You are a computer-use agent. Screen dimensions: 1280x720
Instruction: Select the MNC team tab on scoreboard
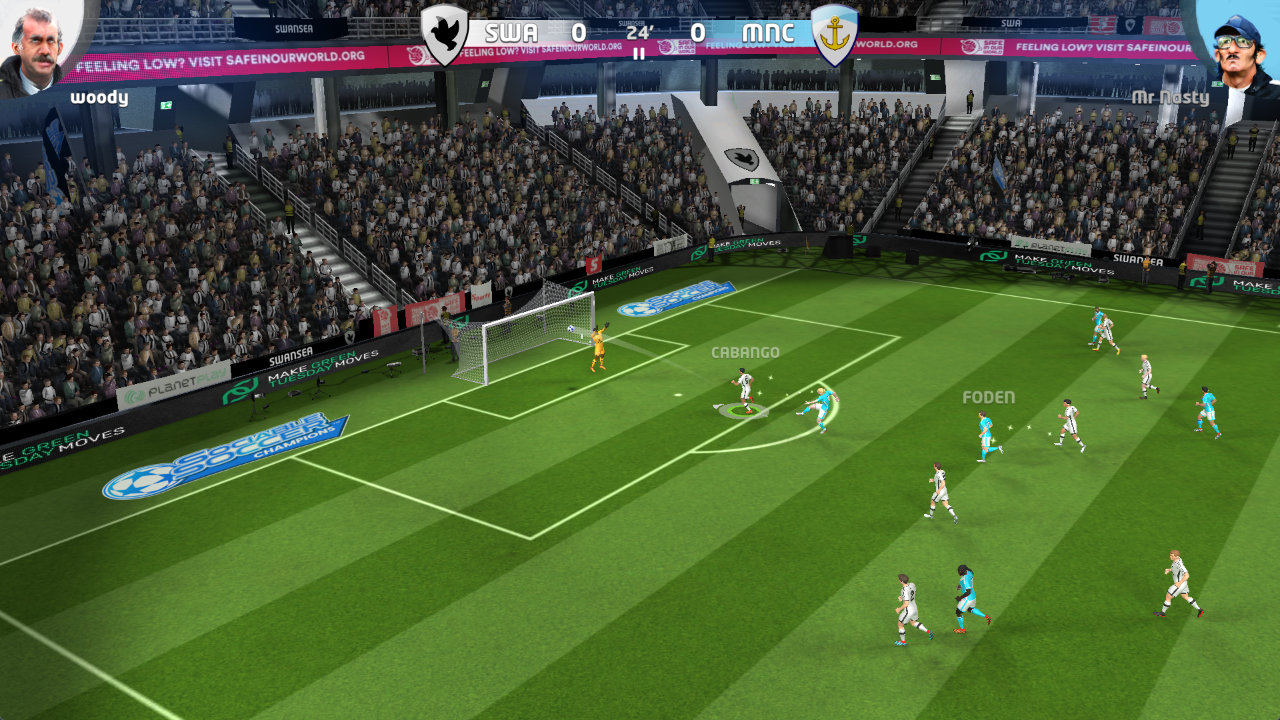pos(770,30)
